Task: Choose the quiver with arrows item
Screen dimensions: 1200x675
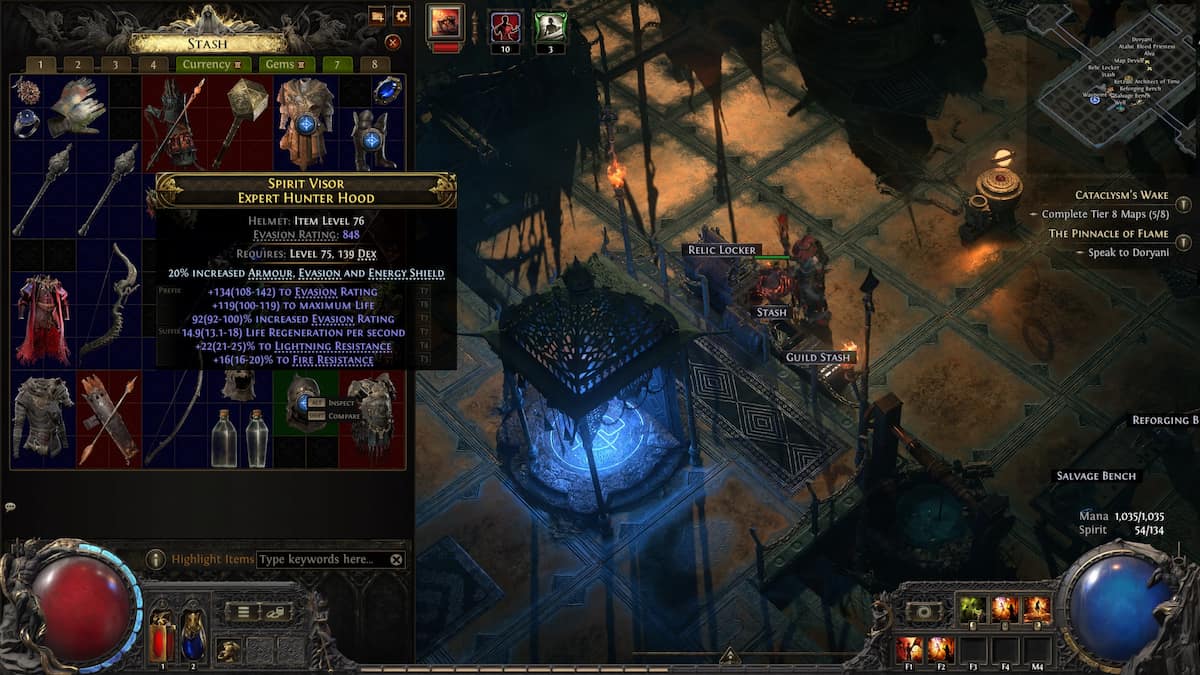Action: (x=107, y=419)
